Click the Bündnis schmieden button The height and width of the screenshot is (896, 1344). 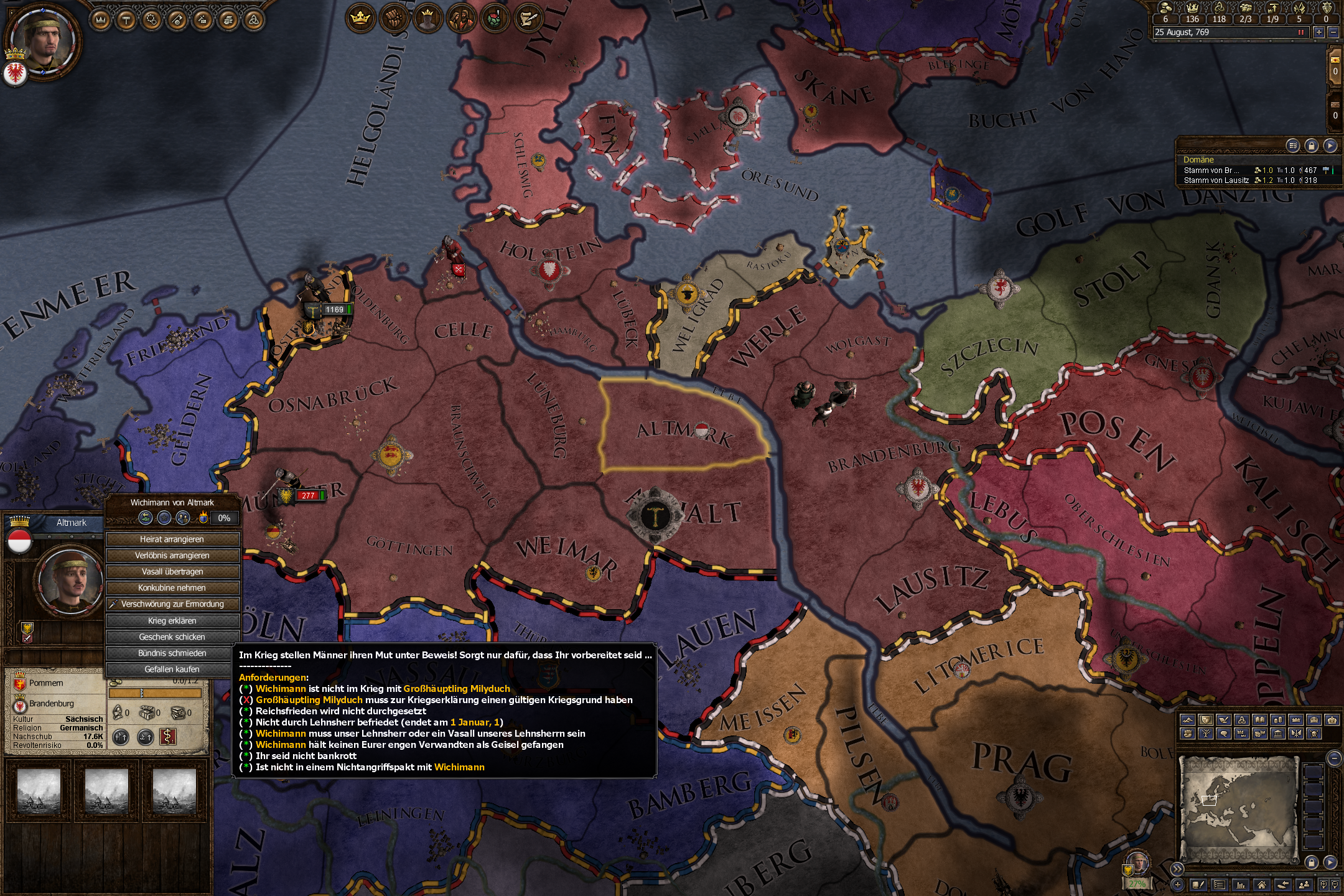click(173, 653)
